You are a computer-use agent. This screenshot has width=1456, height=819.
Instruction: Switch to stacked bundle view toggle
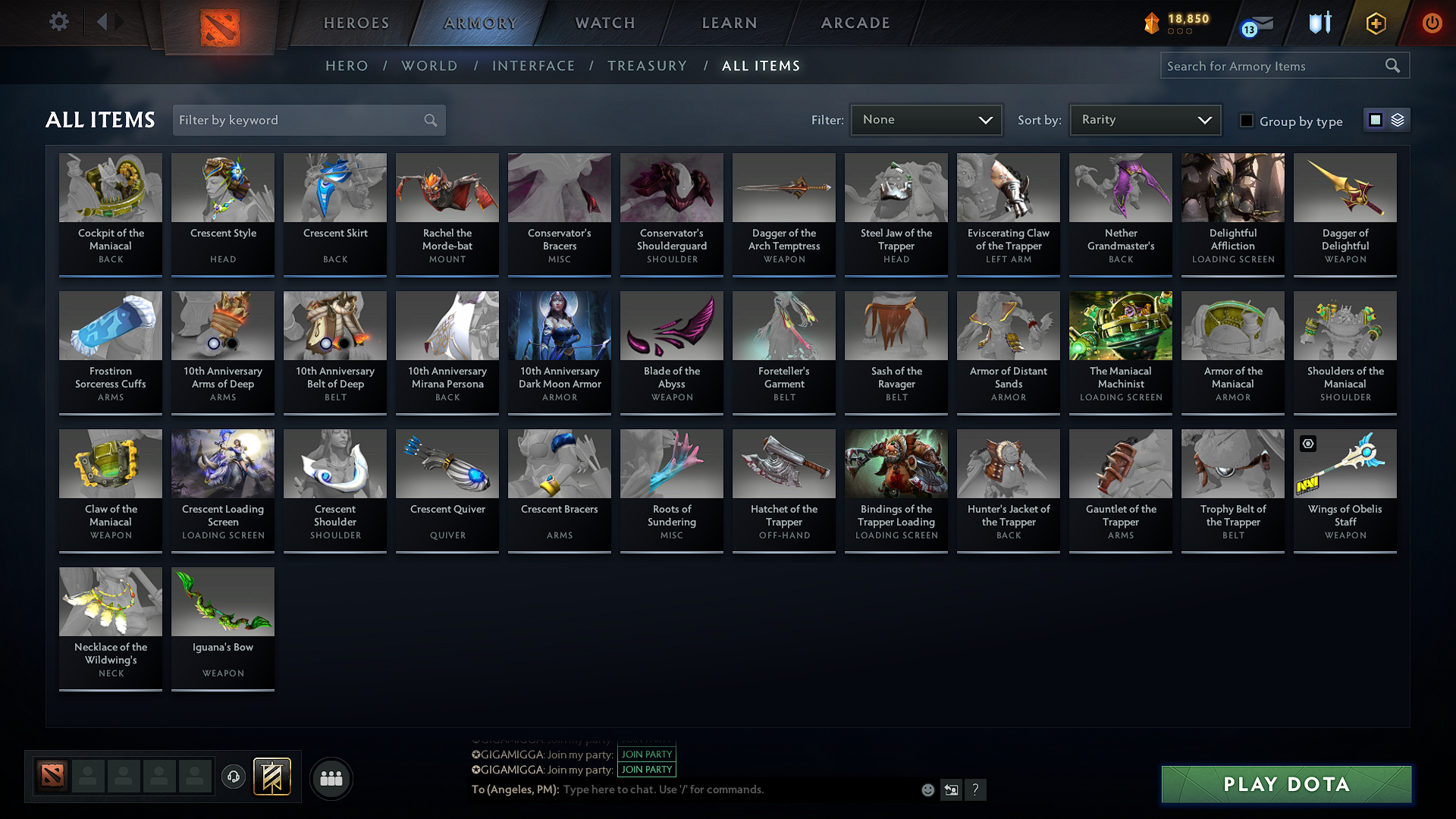1398,119
